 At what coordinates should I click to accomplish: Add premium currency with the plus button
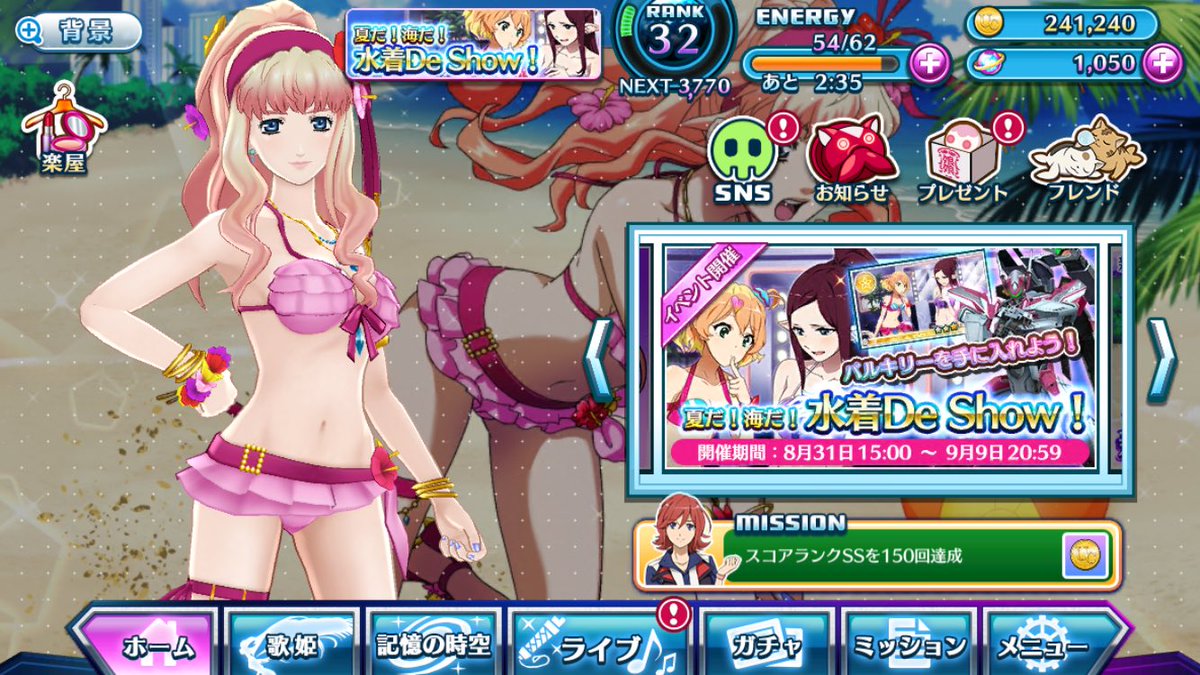point(1161,63)
